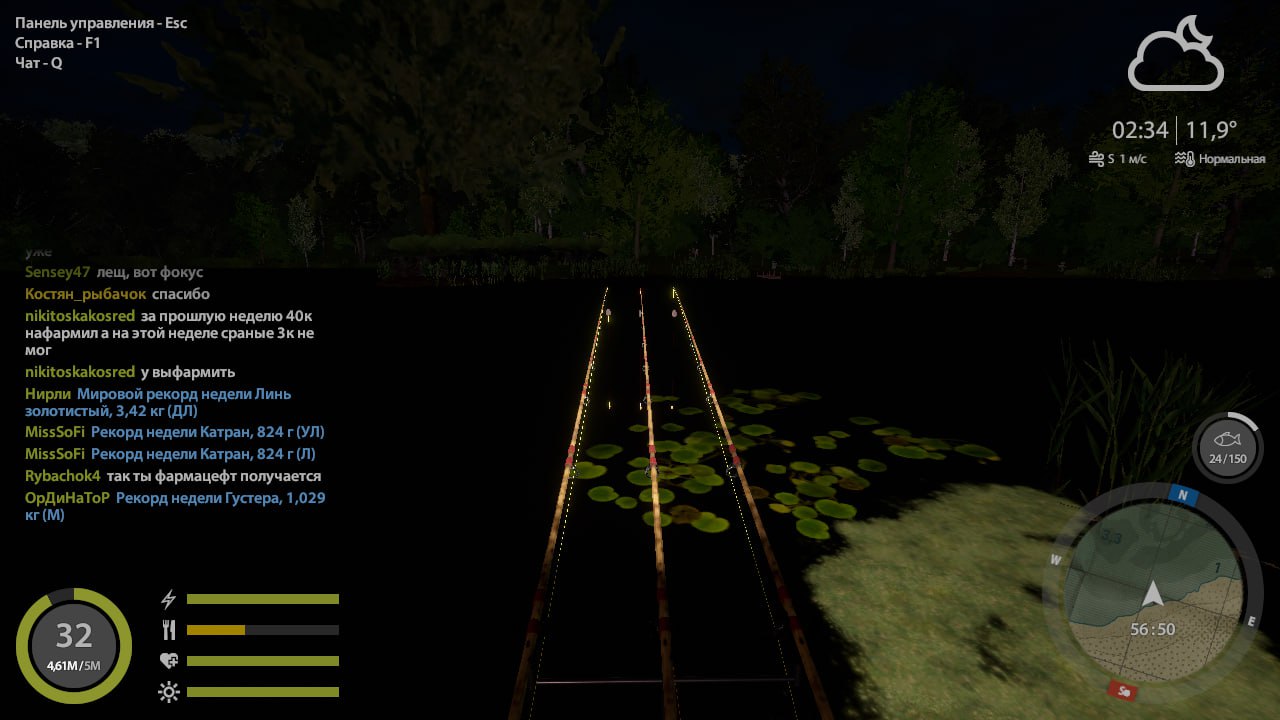This screenshot has height=720, width=1280.
Task: Click player name Нирли in chat
Action: [48, 394]
